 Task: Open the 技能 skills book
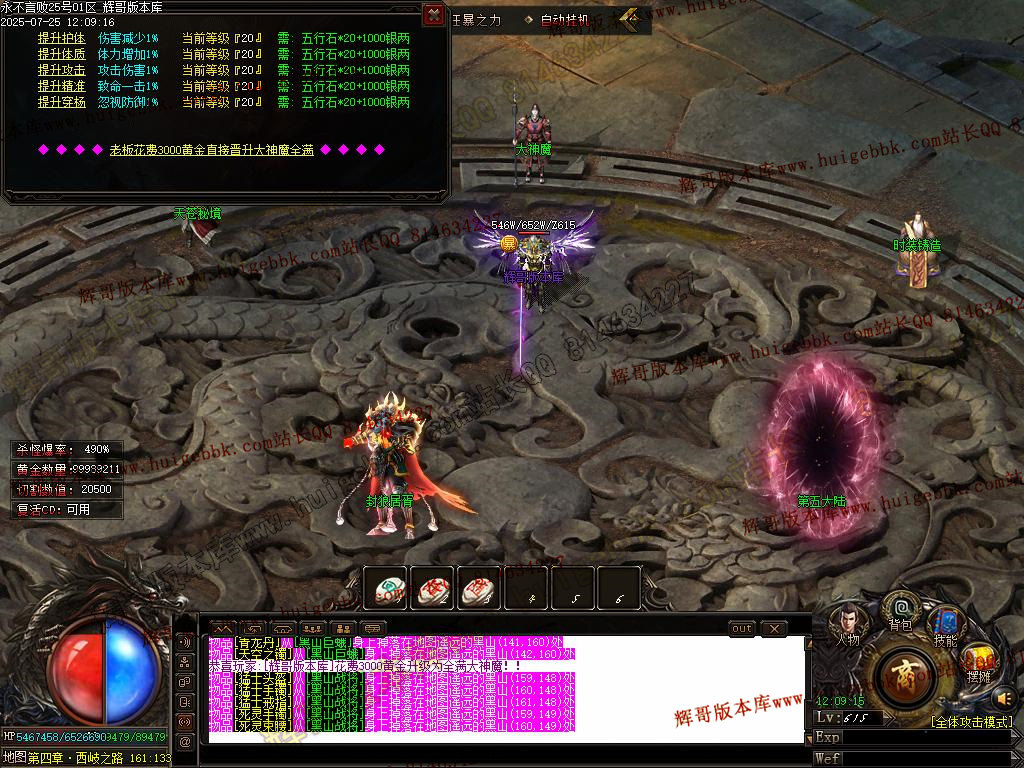click(x=944, y=625)
